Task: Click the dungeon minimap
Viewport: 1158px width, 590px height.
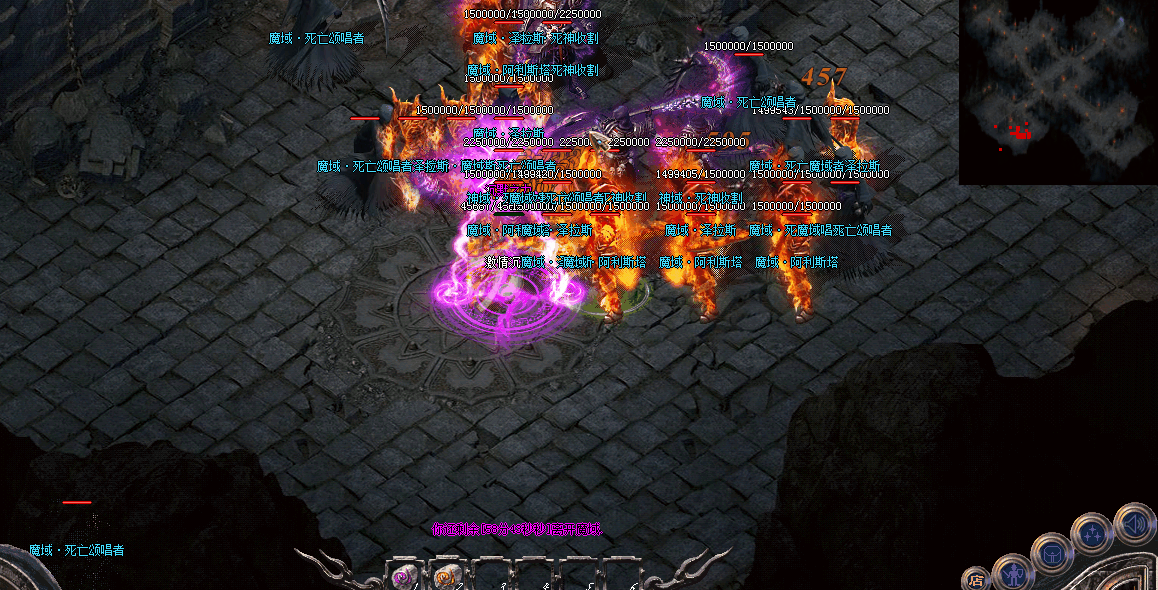Action: tap(1058, 92)
